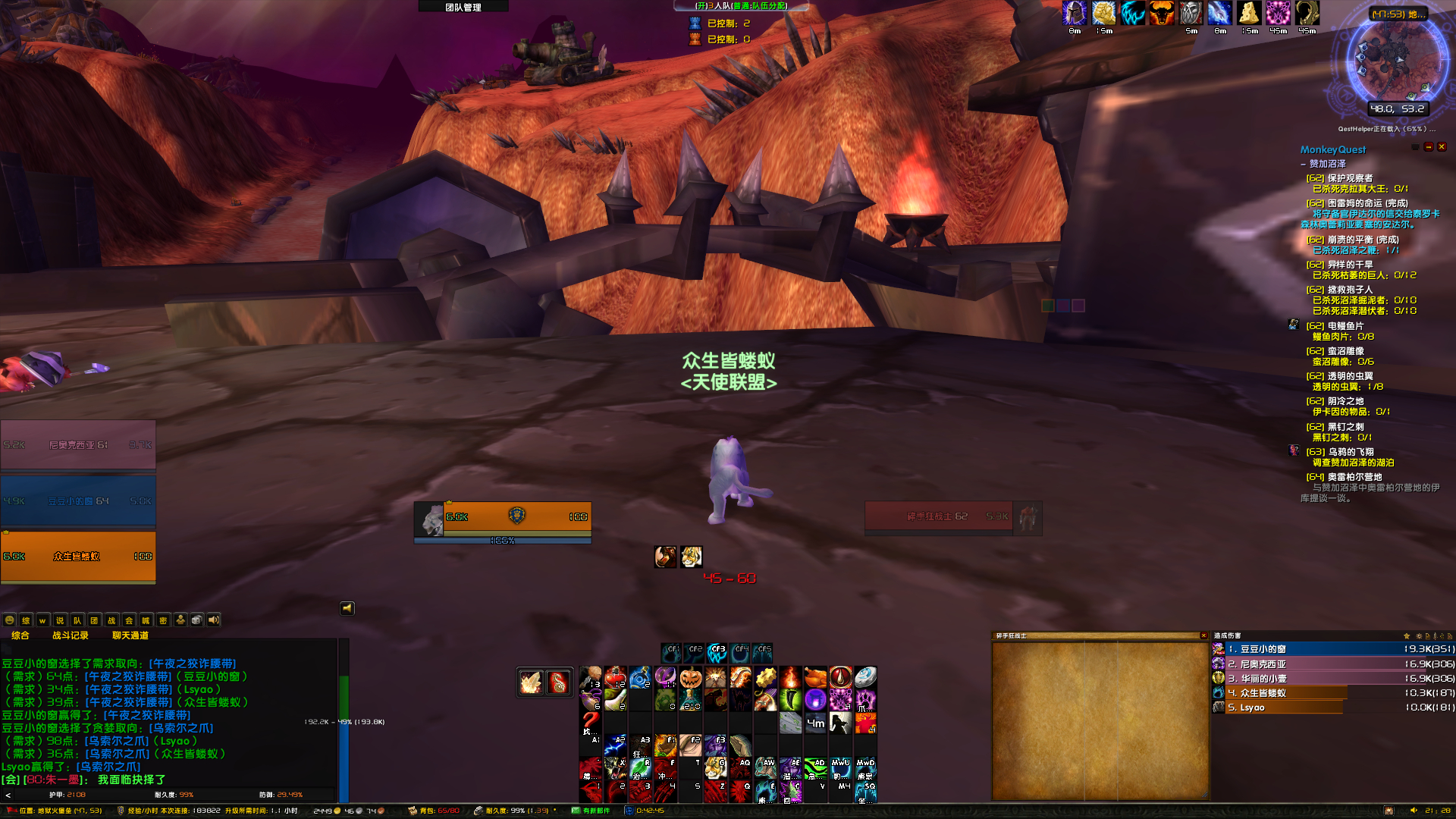1456x819 pixels.
Task: Open the 团队管理 raid management panel
Action: [464, 6]
